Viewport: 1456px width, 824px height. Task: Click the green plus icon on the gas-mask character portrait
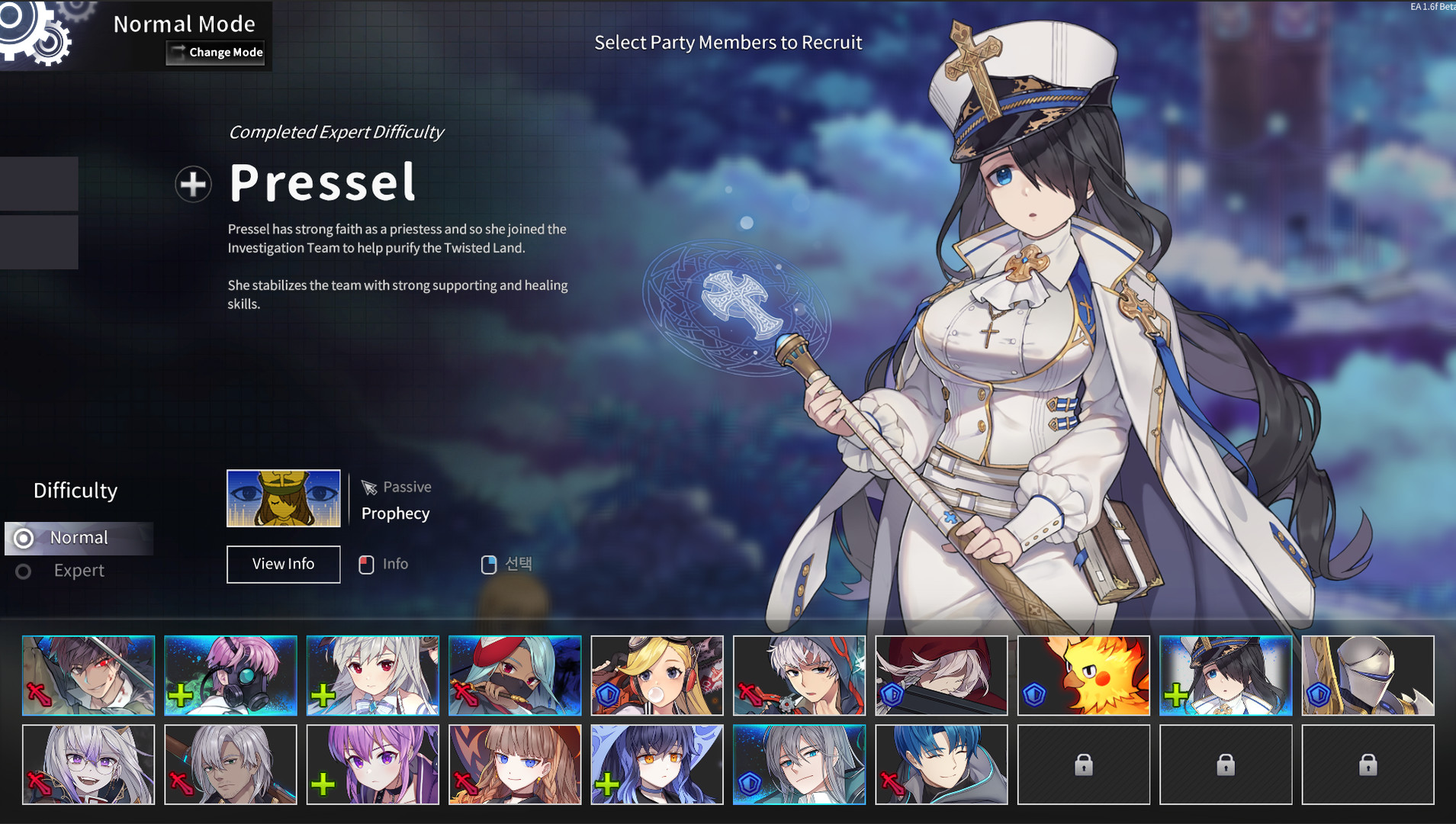[182, 695]
